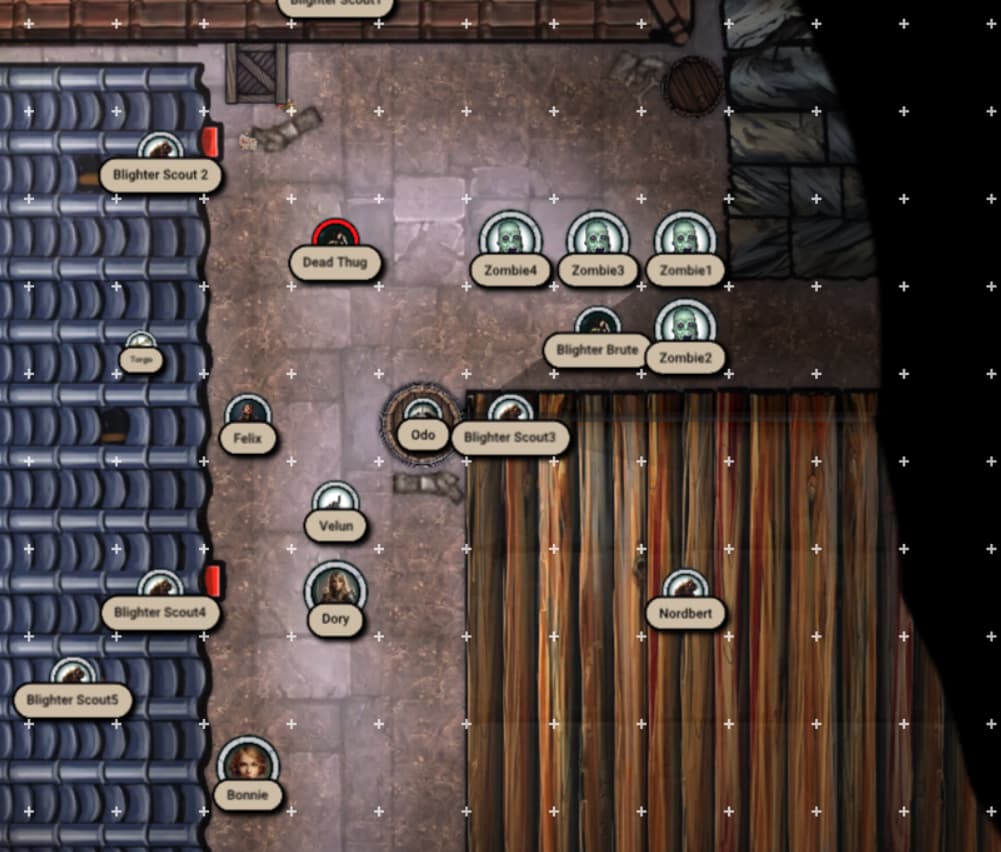The image size is (1001, 852).
Task: Select Velun's token
Action: coord(335,503)
